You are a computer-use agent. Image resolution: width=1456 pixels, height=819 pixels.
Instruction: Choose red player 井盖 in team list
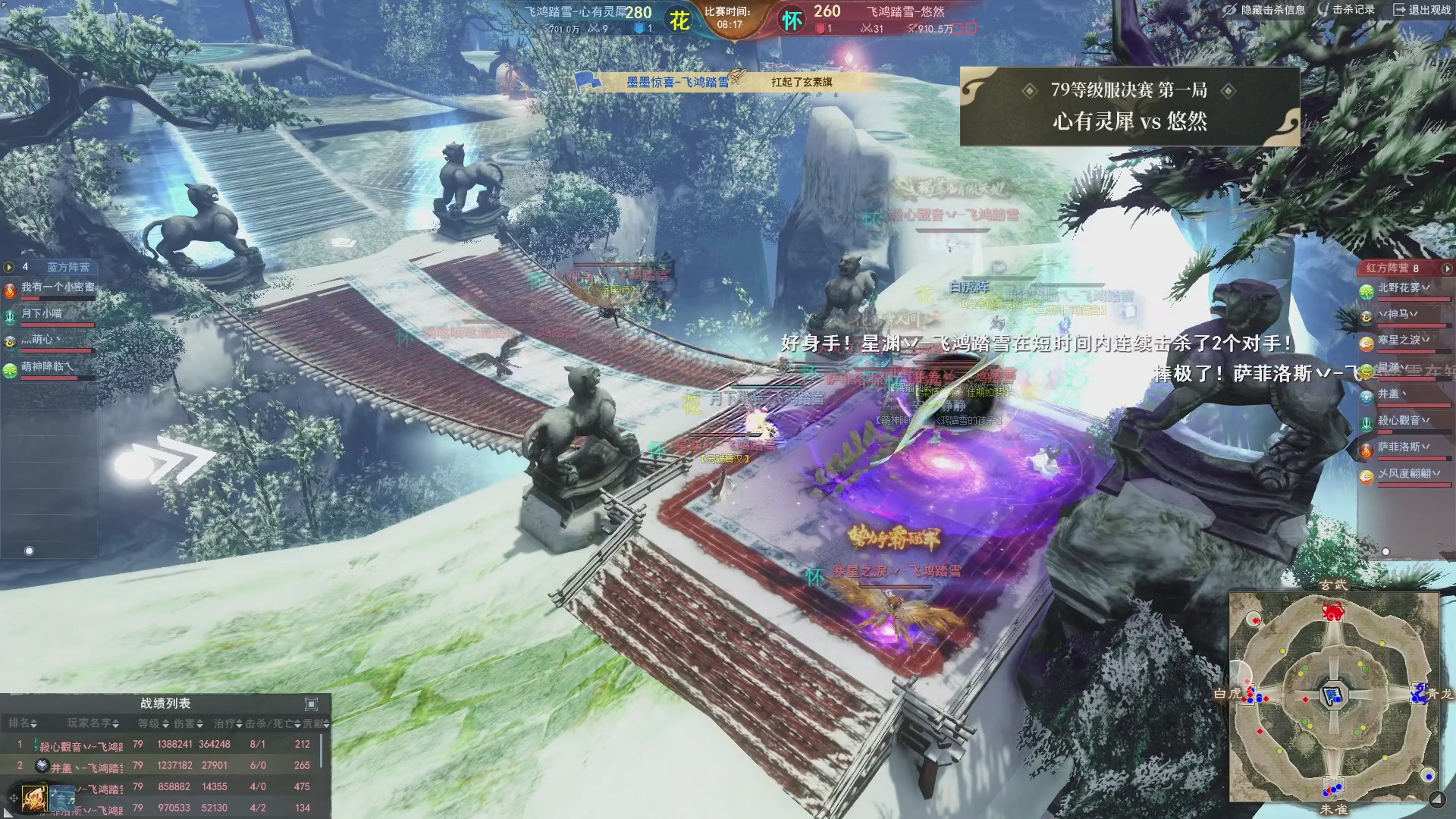[1392, 394]
